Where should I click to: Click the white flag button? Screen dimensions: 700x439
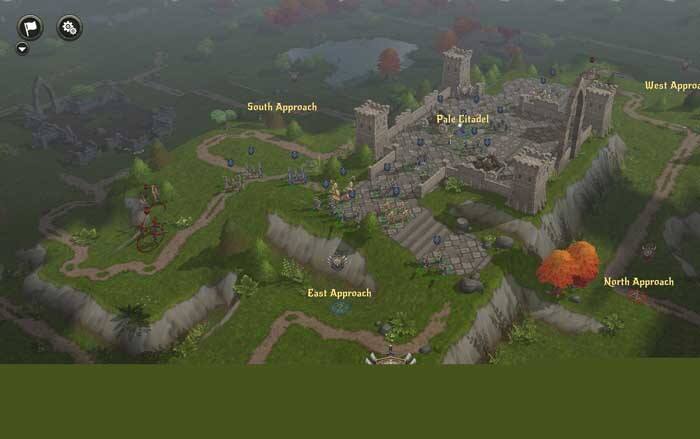(30, 27)
